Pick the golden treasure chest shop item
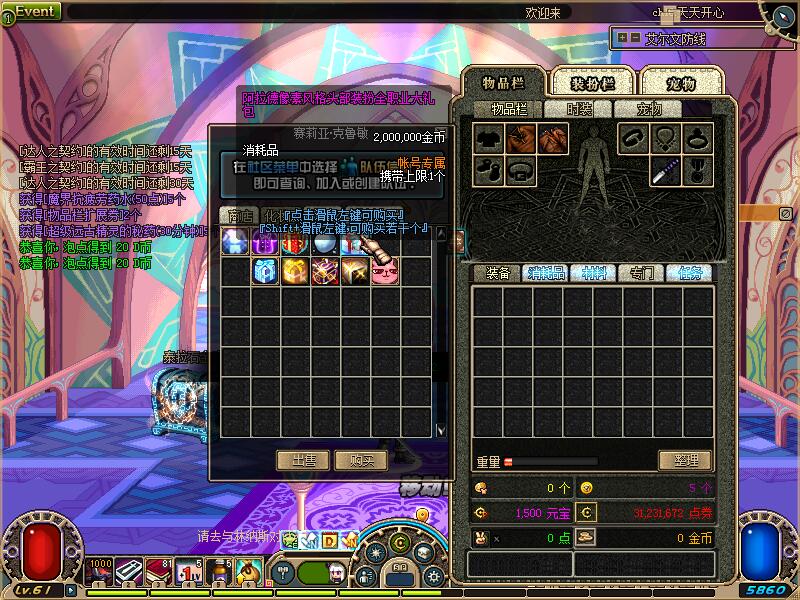The height and width of the screenshot is (600, 800). click(x=295, y=272)
